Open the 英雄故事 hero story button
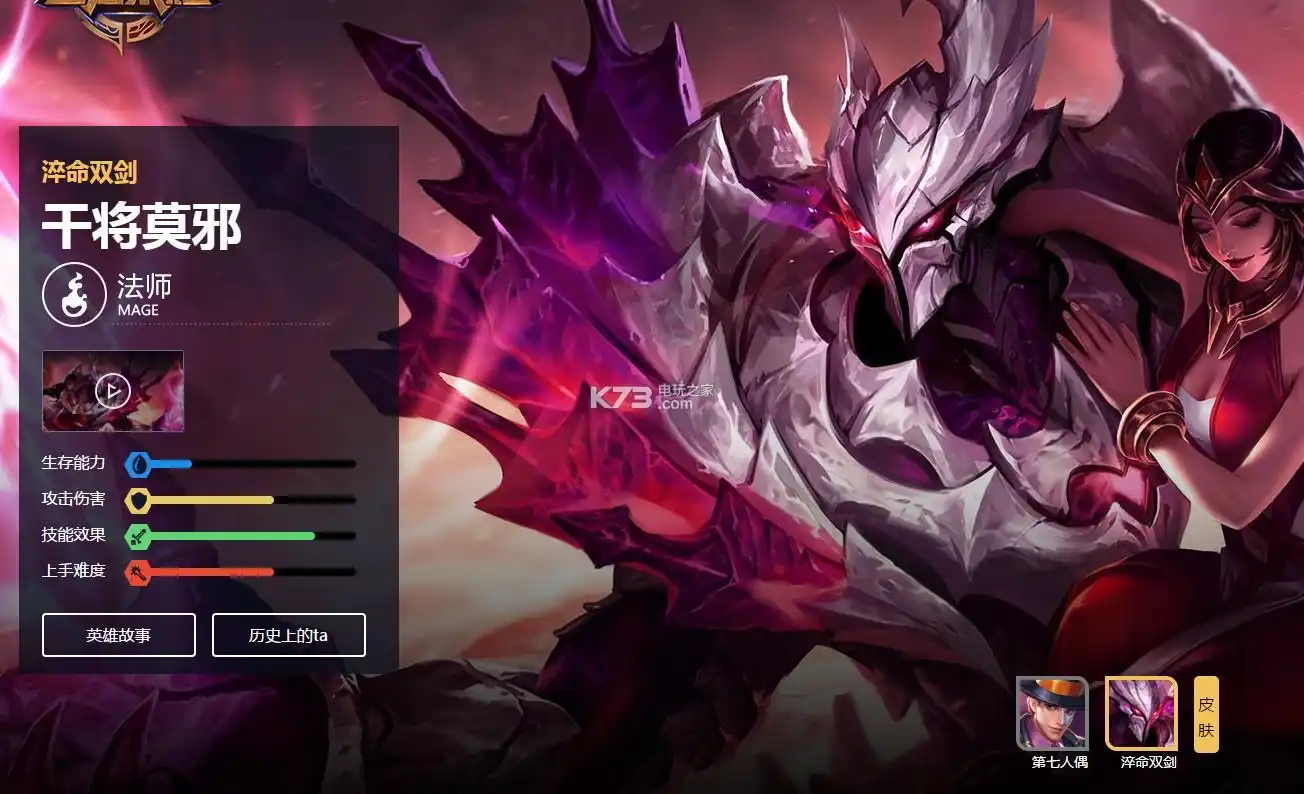Screen dimensions: 1304x794 (x=118, y=635)
